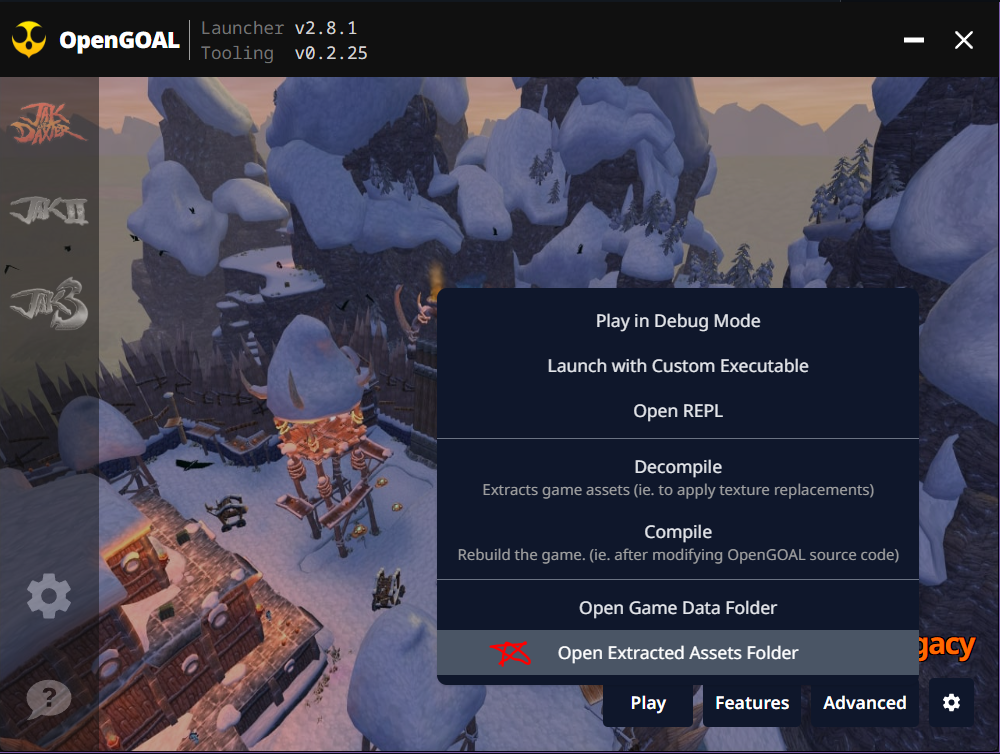This screenshot has width=1000, height=754.
Task: Minimize the launcher window
Action: click(x=913, y=40)
